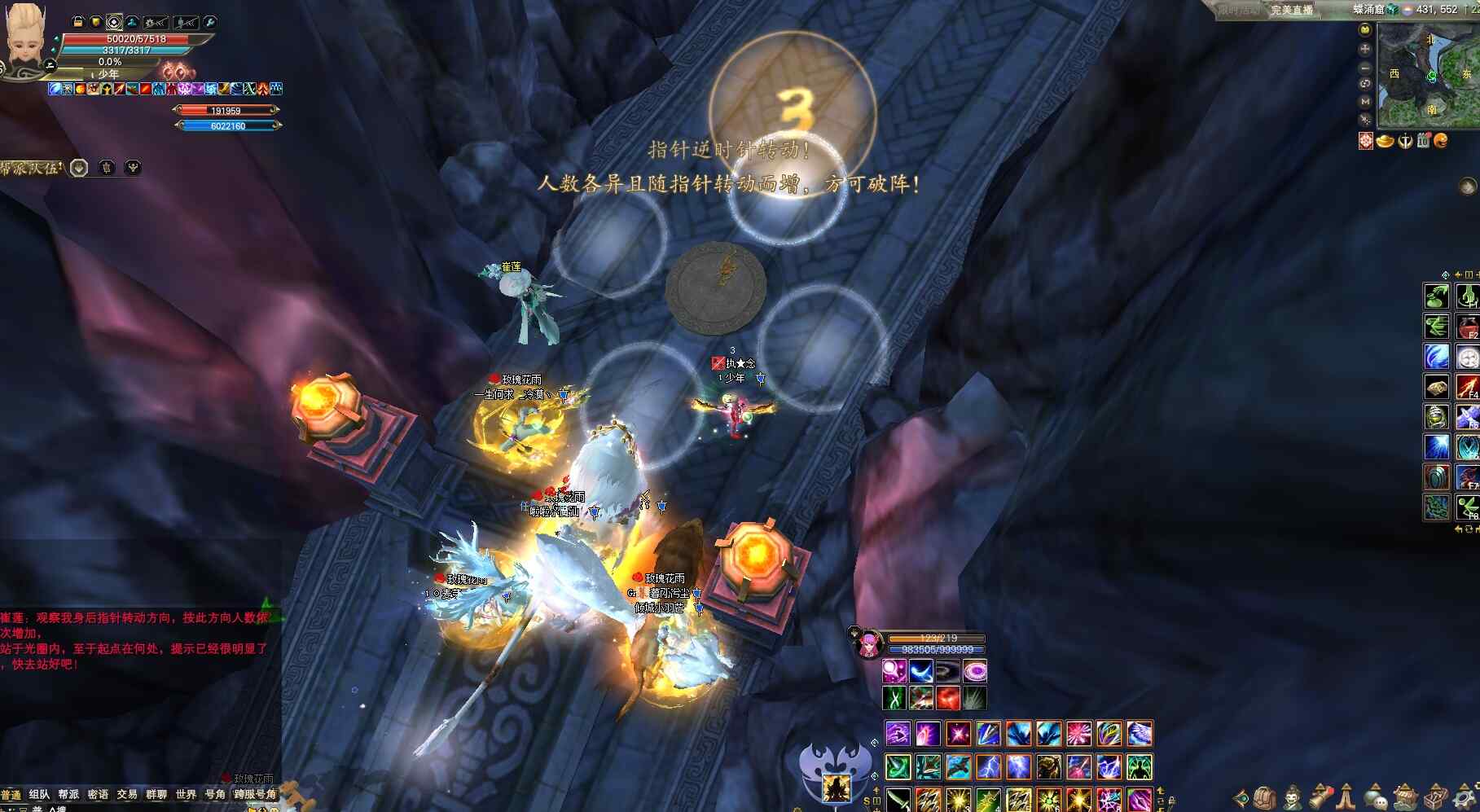
Task: Switch to the 交易 chat tab
Action: [x=127, y=794]
